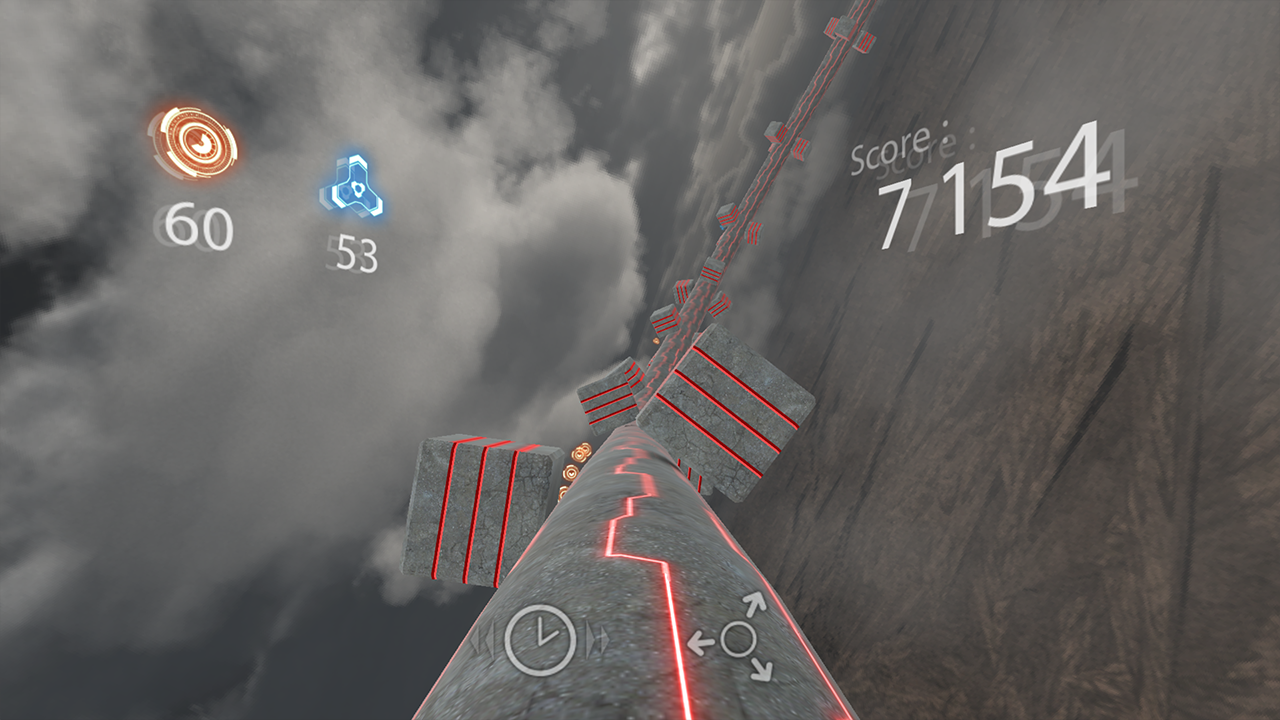The image size is (1280, 720).
Task: Click the fast-forward double-arrow beside the clock
Action: [x=596, y=640]
